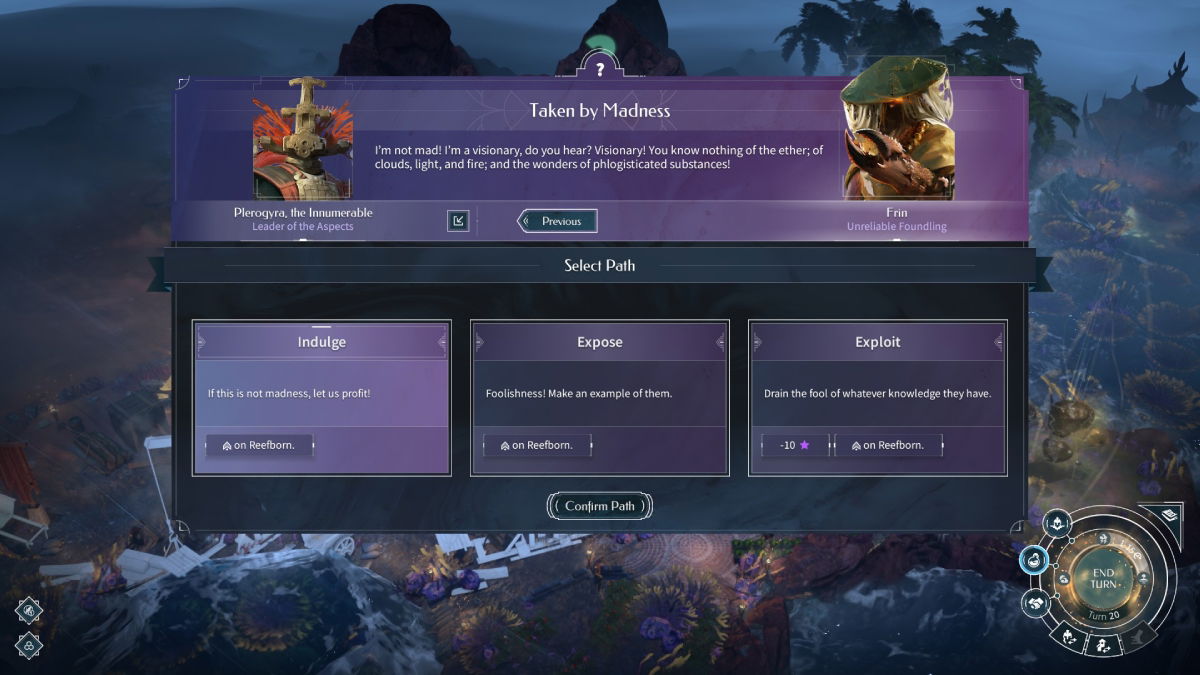
Task: Click the Reefborn effect tag on Indulge
Action: pyautogui.click(x=260, y=445)
